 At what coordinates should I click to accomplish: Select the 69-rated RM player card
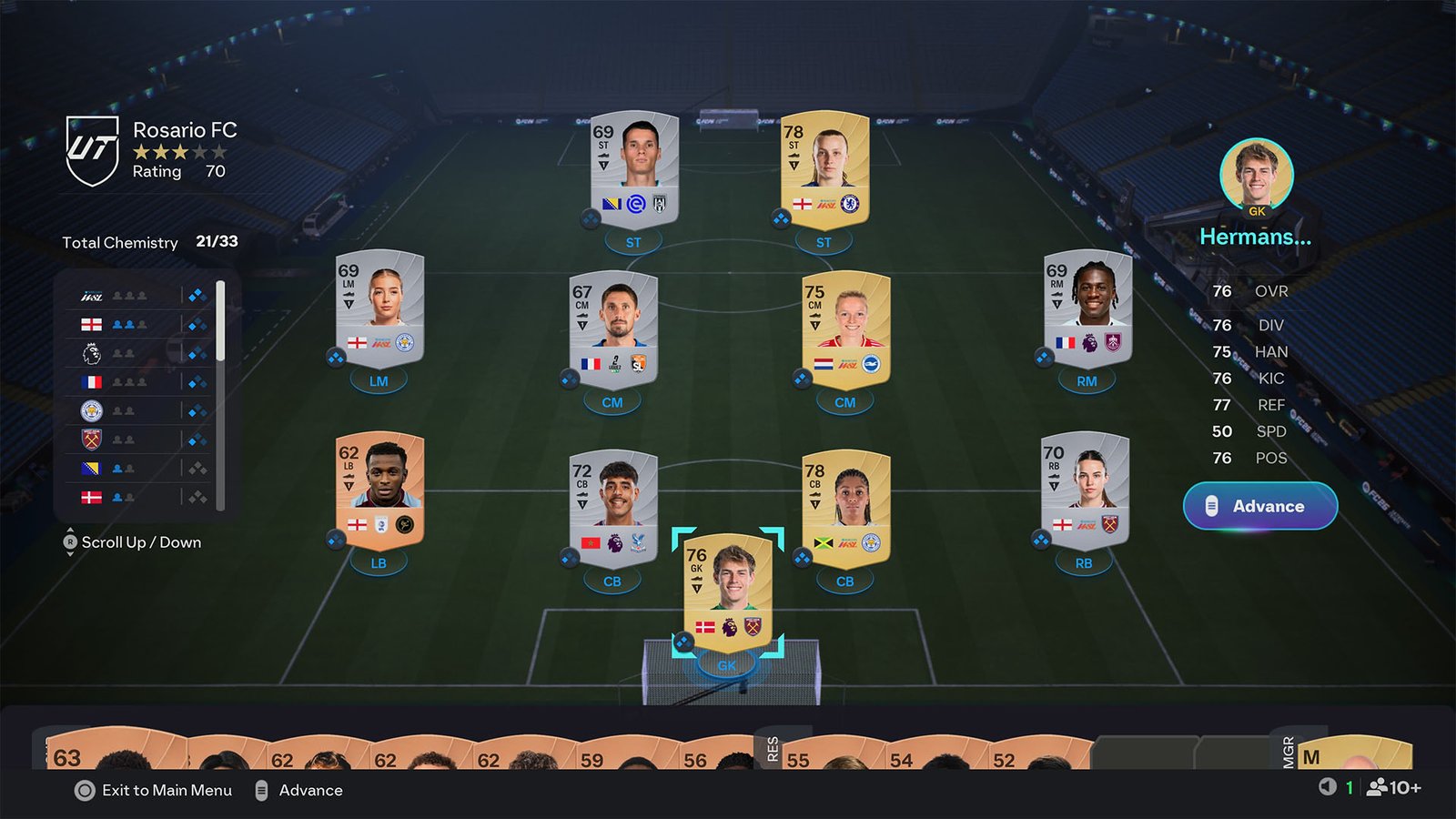pos(1087,308)
